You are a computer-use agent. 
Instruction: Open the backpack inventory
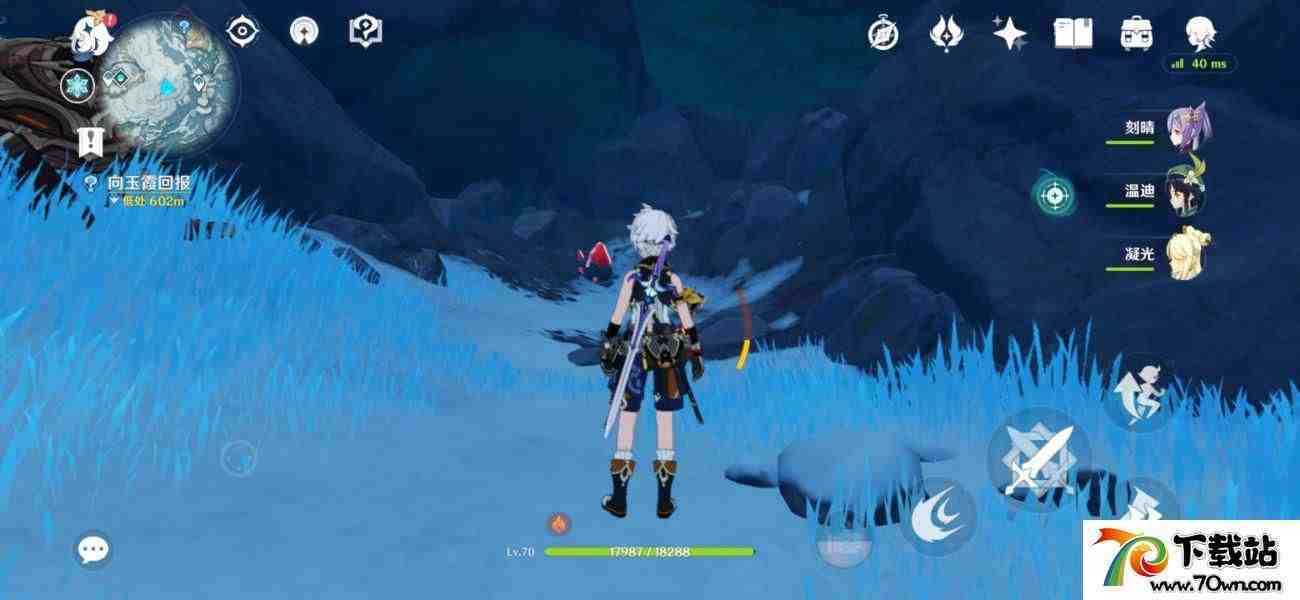click(x=1135, y=33)
